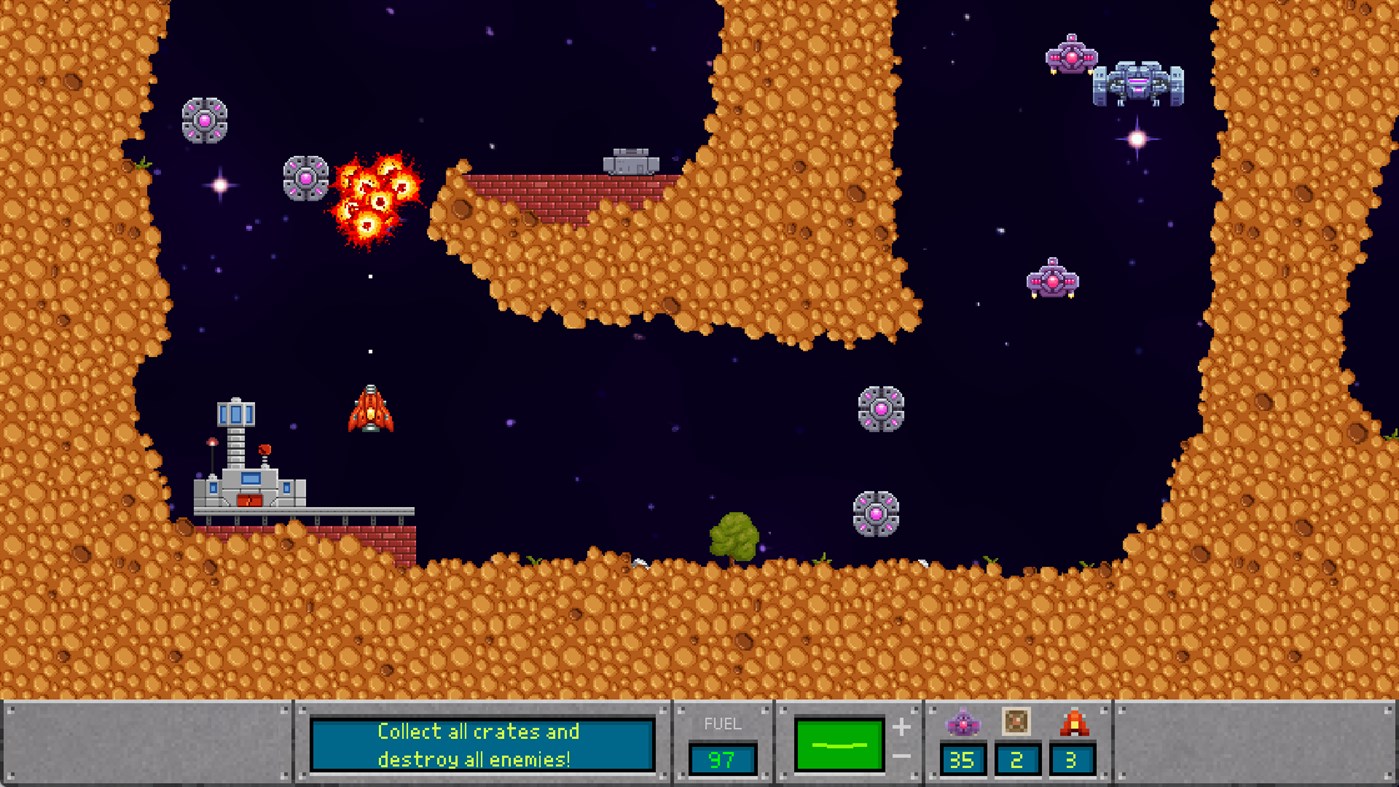Click the mission text Collect all crates
This screenshot has height=787, width=1399.
(x=483, y=732)
